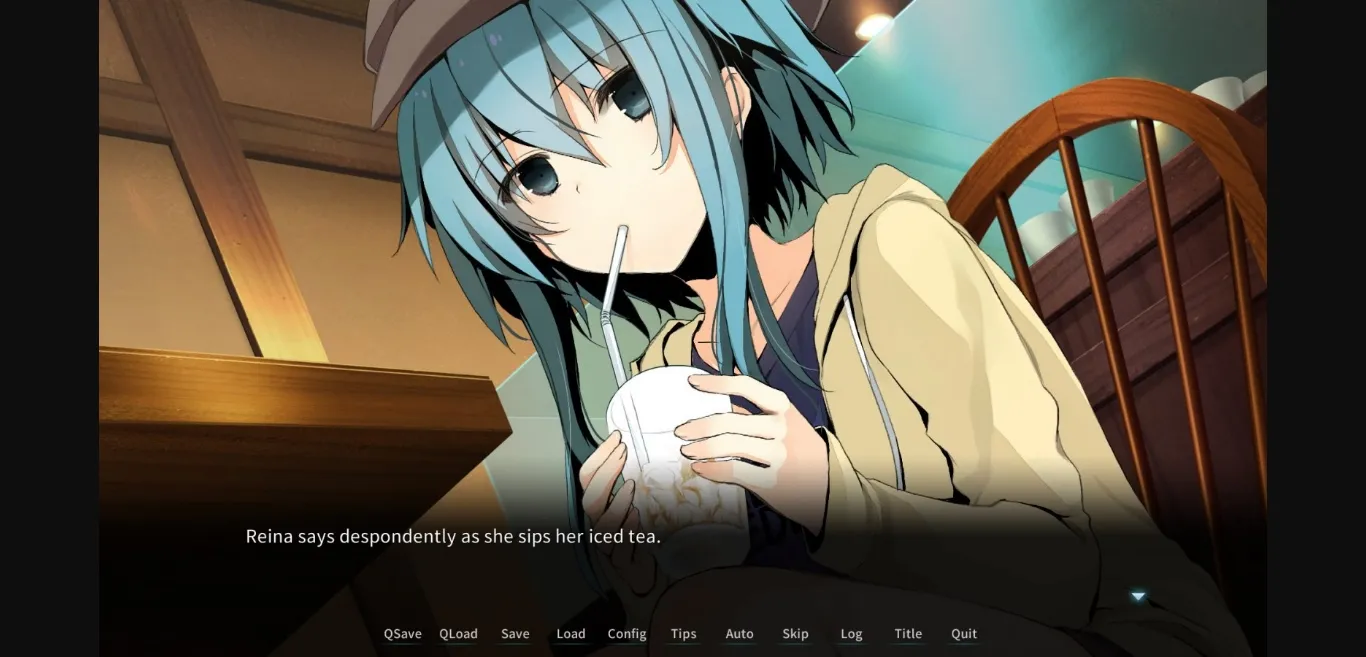Select Quit to exit the game
The width and height of the screenshot is (1366, 657).
click(964, 634)
